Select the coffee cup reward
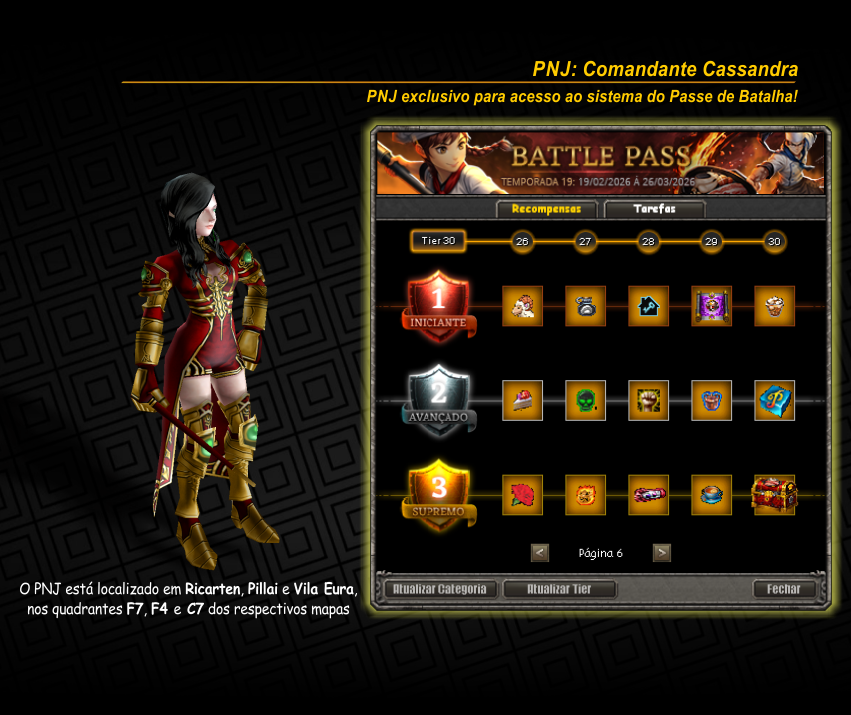The image size is (851, 715). (x=711, y=494)
